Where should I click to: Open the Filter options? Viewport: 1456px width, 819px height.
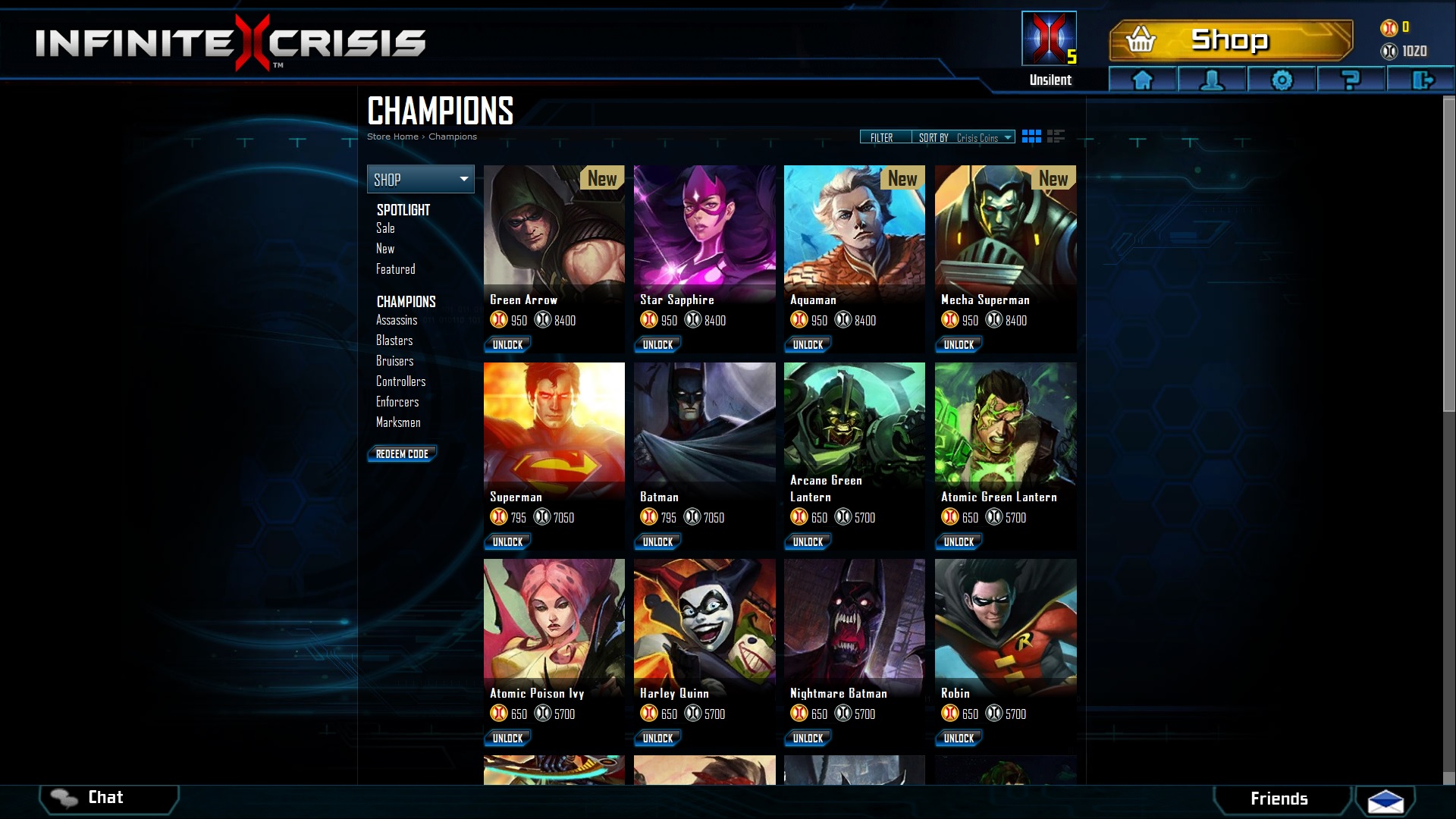882,137
